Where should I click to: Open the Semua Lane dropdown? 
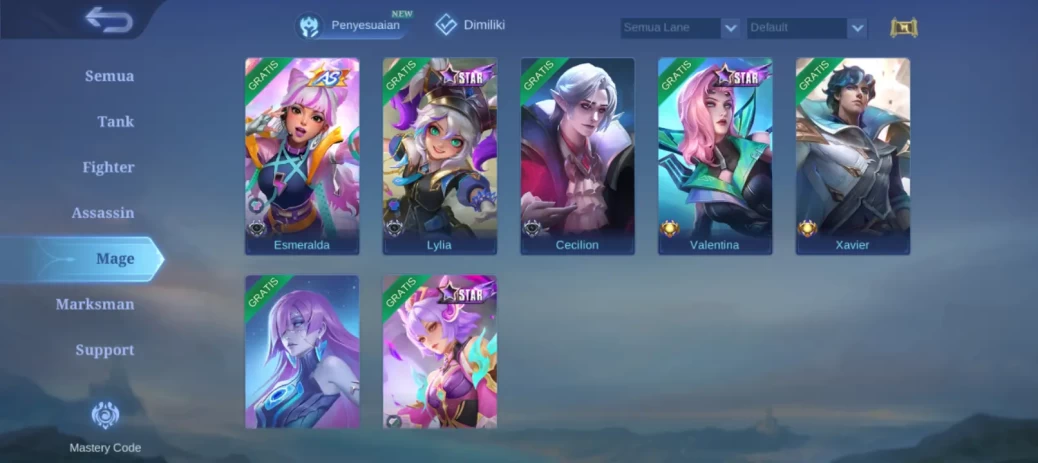[680, 28]
